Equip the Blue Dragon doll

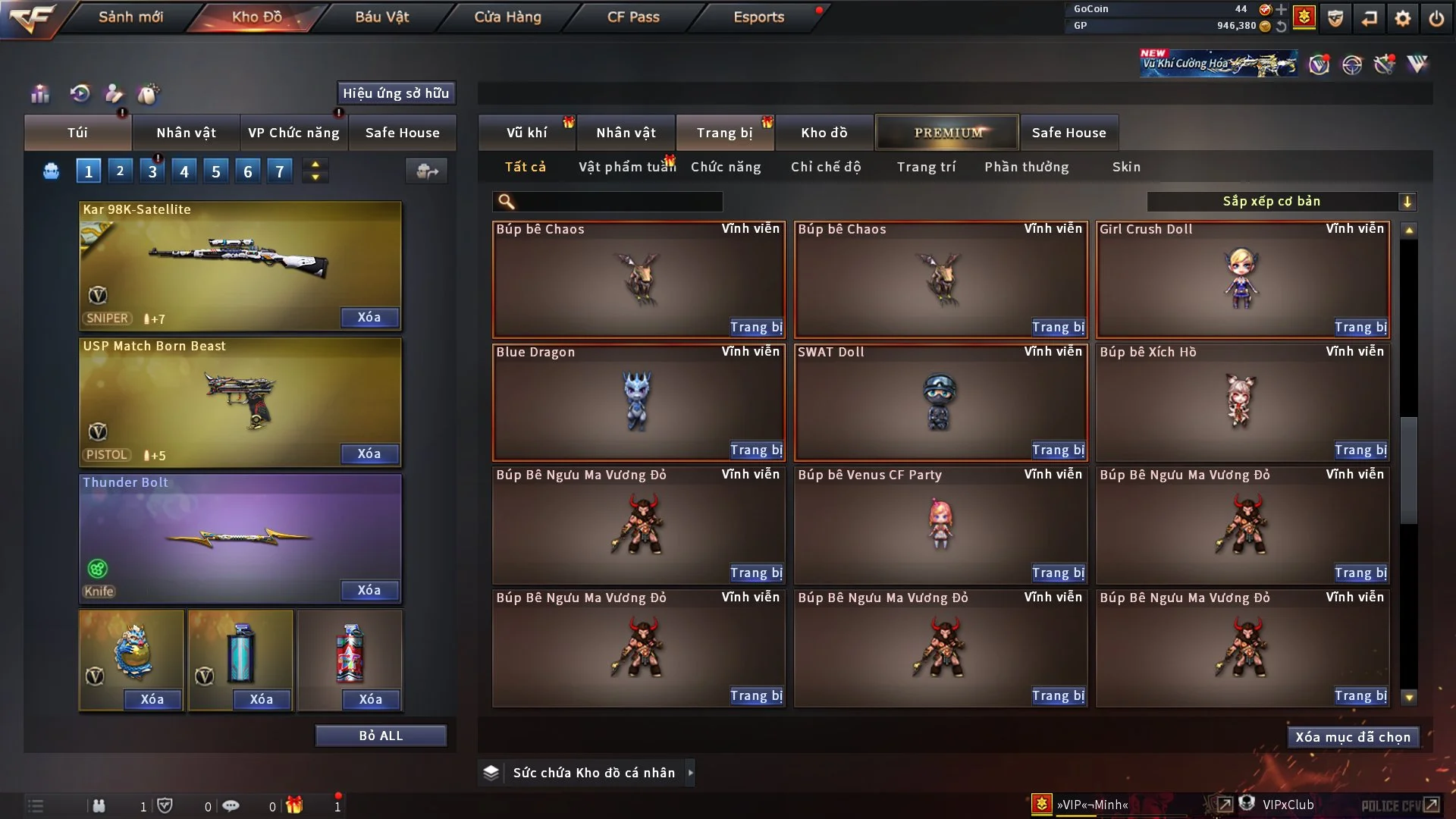756,450
